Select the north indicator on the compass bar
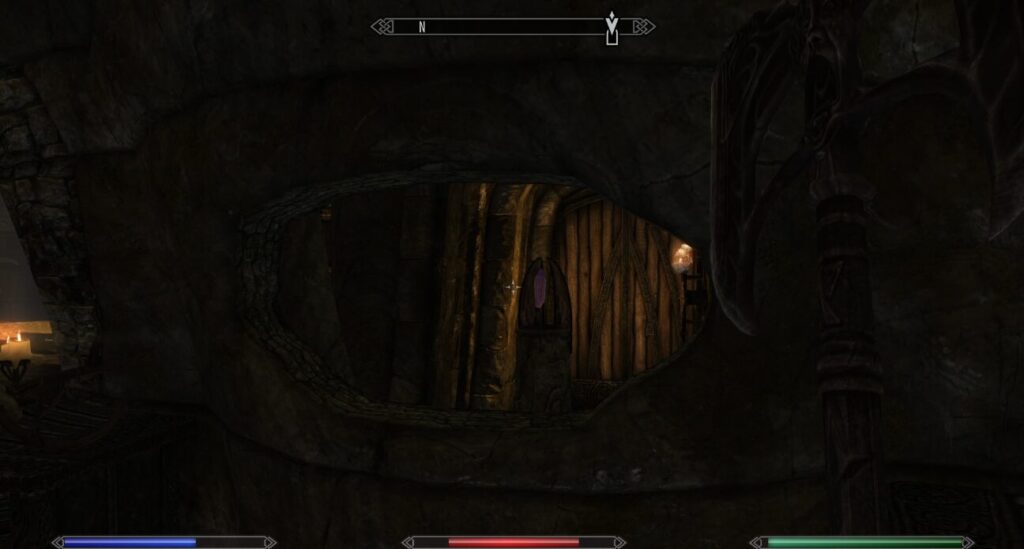1024x549 pixels. pos(422,27)
